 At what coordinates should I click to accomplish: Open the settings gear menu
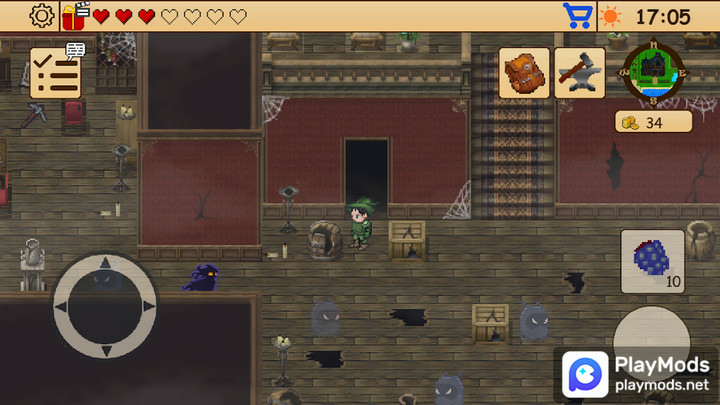(42, 16)
